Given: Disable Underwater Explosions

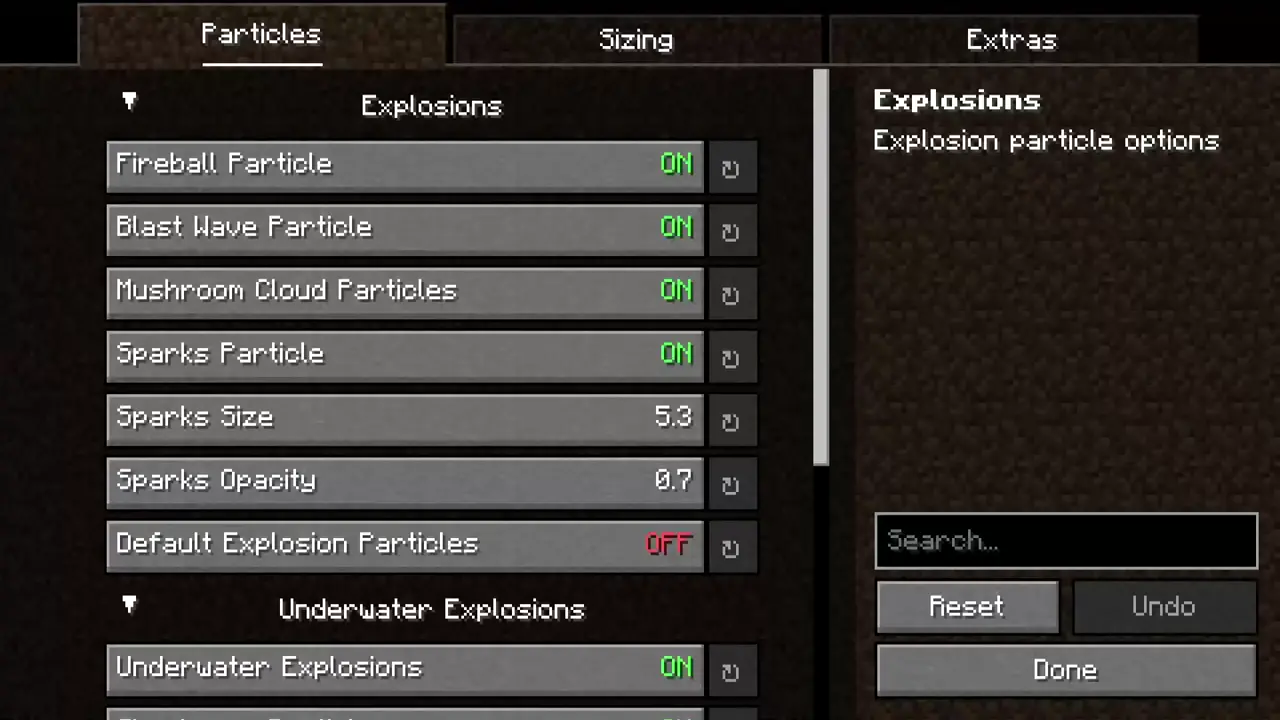Looking at the screenshot, I should coord(404,667).
